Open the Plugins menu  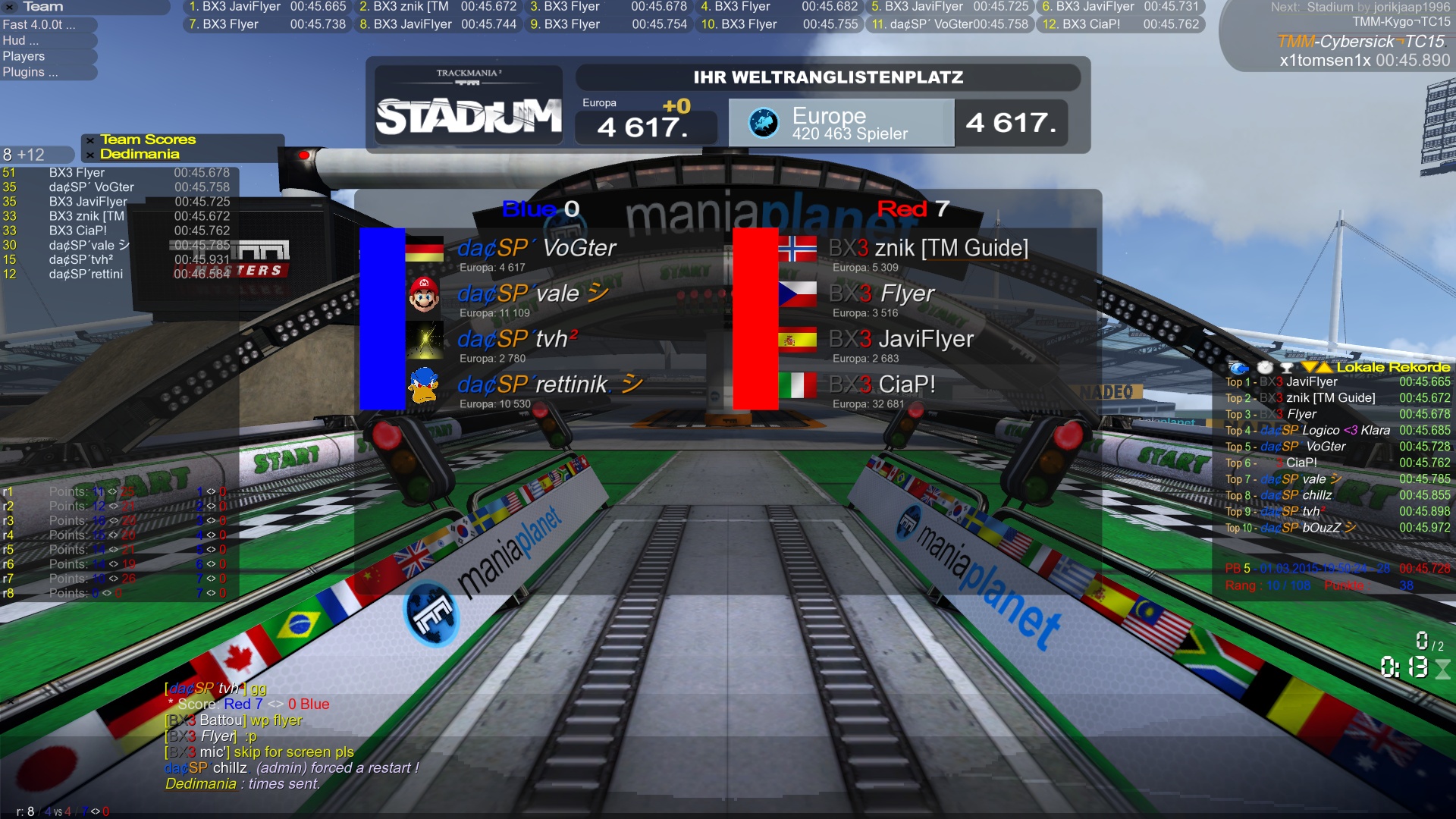[30, 72]
